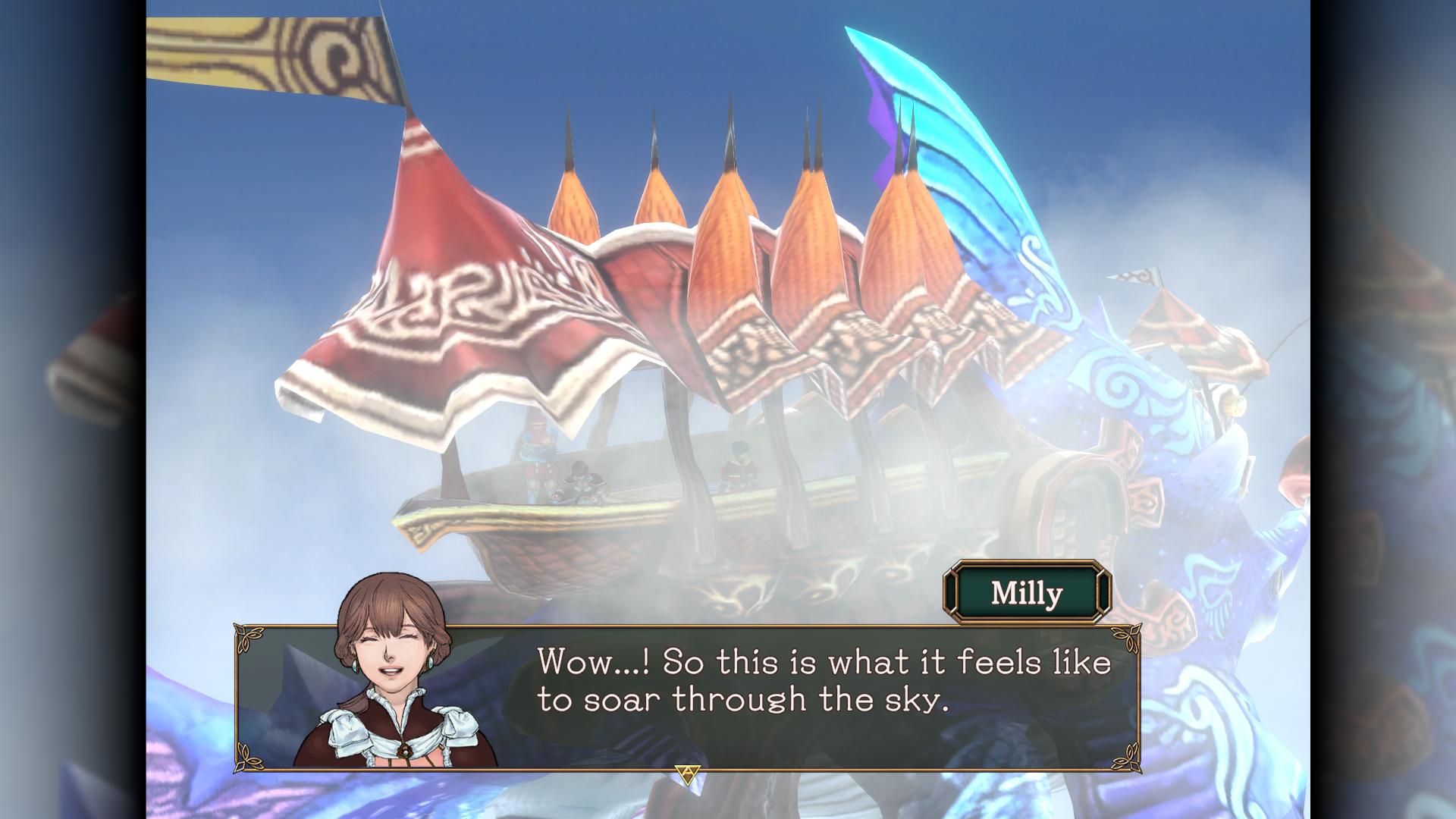Screen dimensions: 1456x819
Task: Click the golden triangle continue arrow
Action: click(687, 774)
